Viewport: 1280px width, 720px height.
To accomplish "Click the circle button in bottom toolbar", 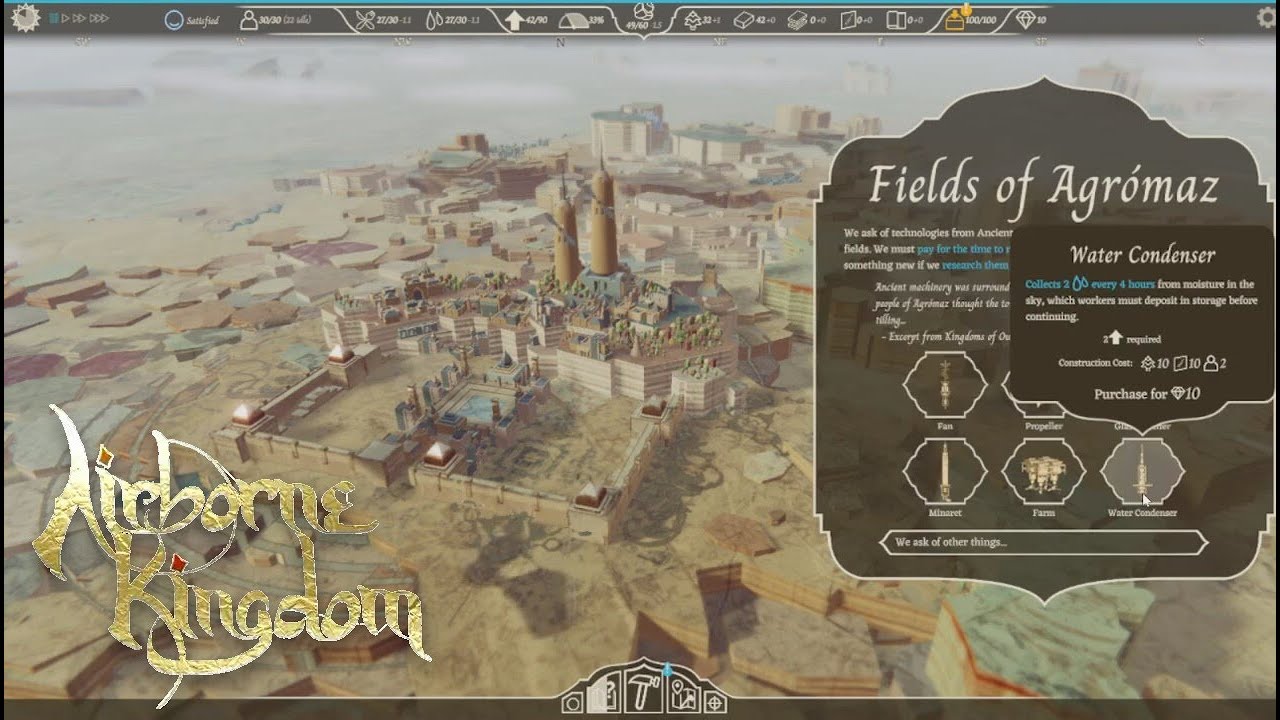I will pyautogui.click(x=573, y=703).
